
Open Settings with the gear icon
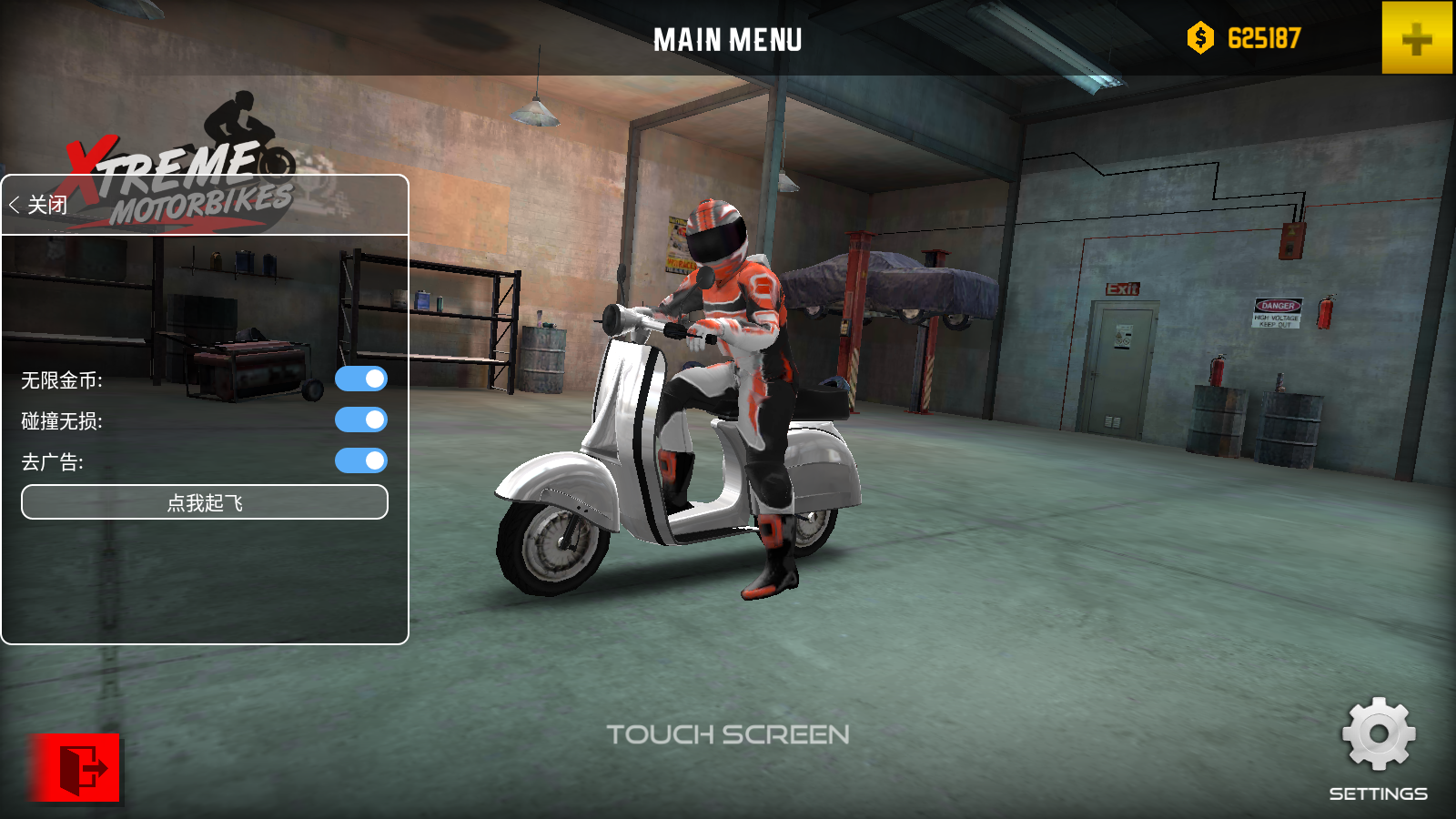[1378, 735]
